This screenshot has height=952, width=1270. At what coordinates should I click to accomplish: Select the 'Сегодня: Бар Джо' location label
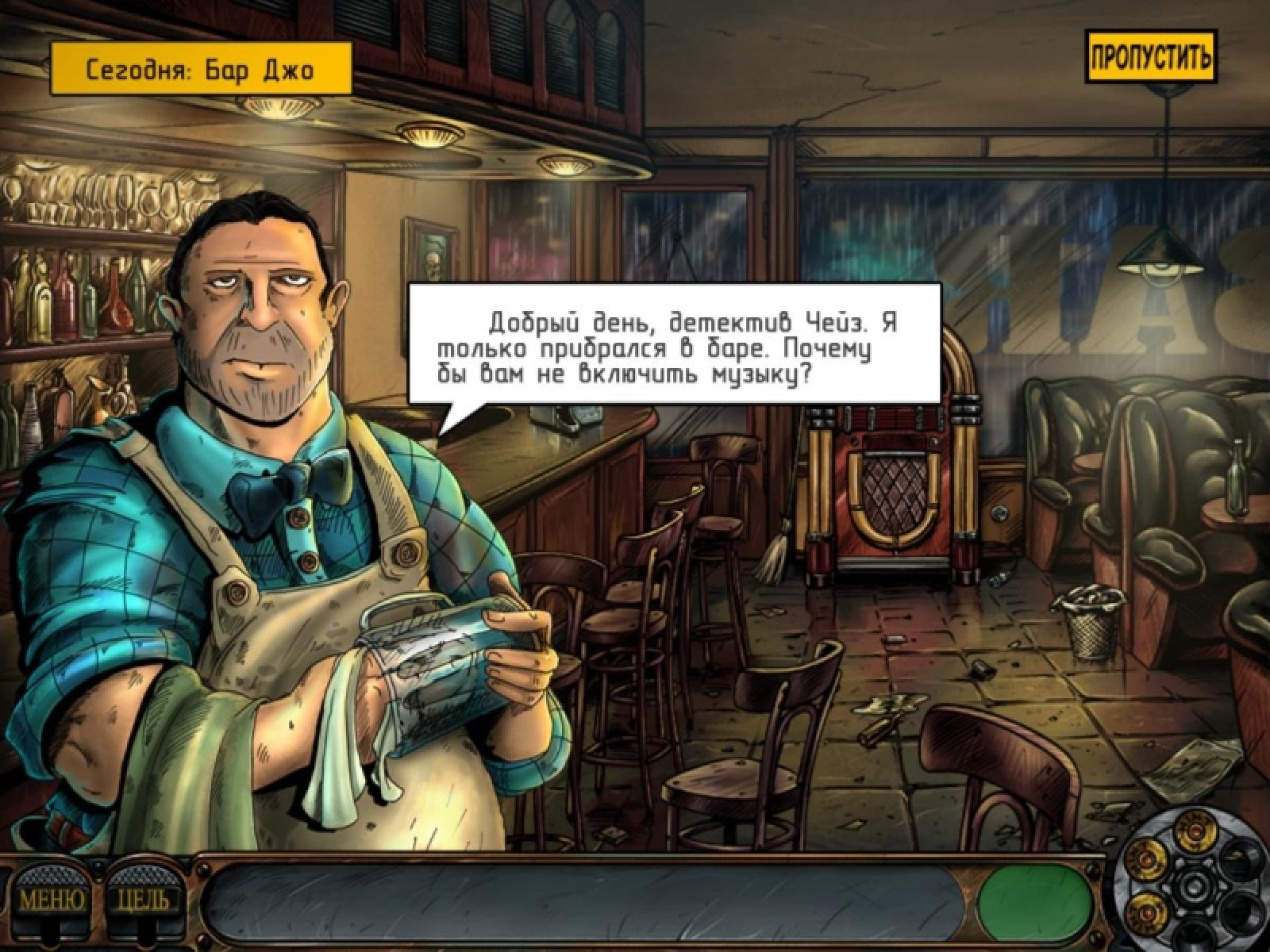[200, 69]
